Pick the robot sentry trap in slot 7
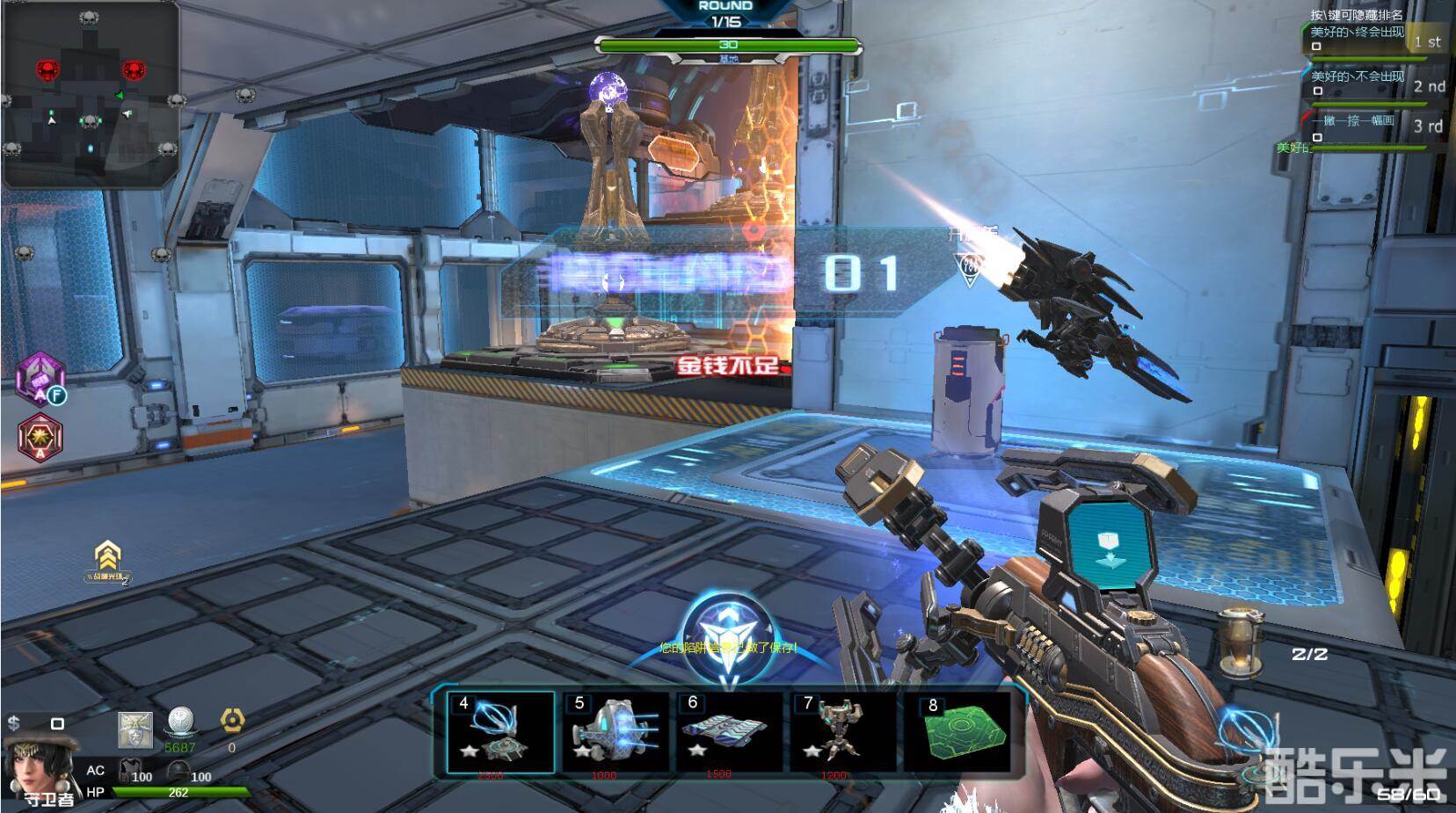 click(841, 732)
